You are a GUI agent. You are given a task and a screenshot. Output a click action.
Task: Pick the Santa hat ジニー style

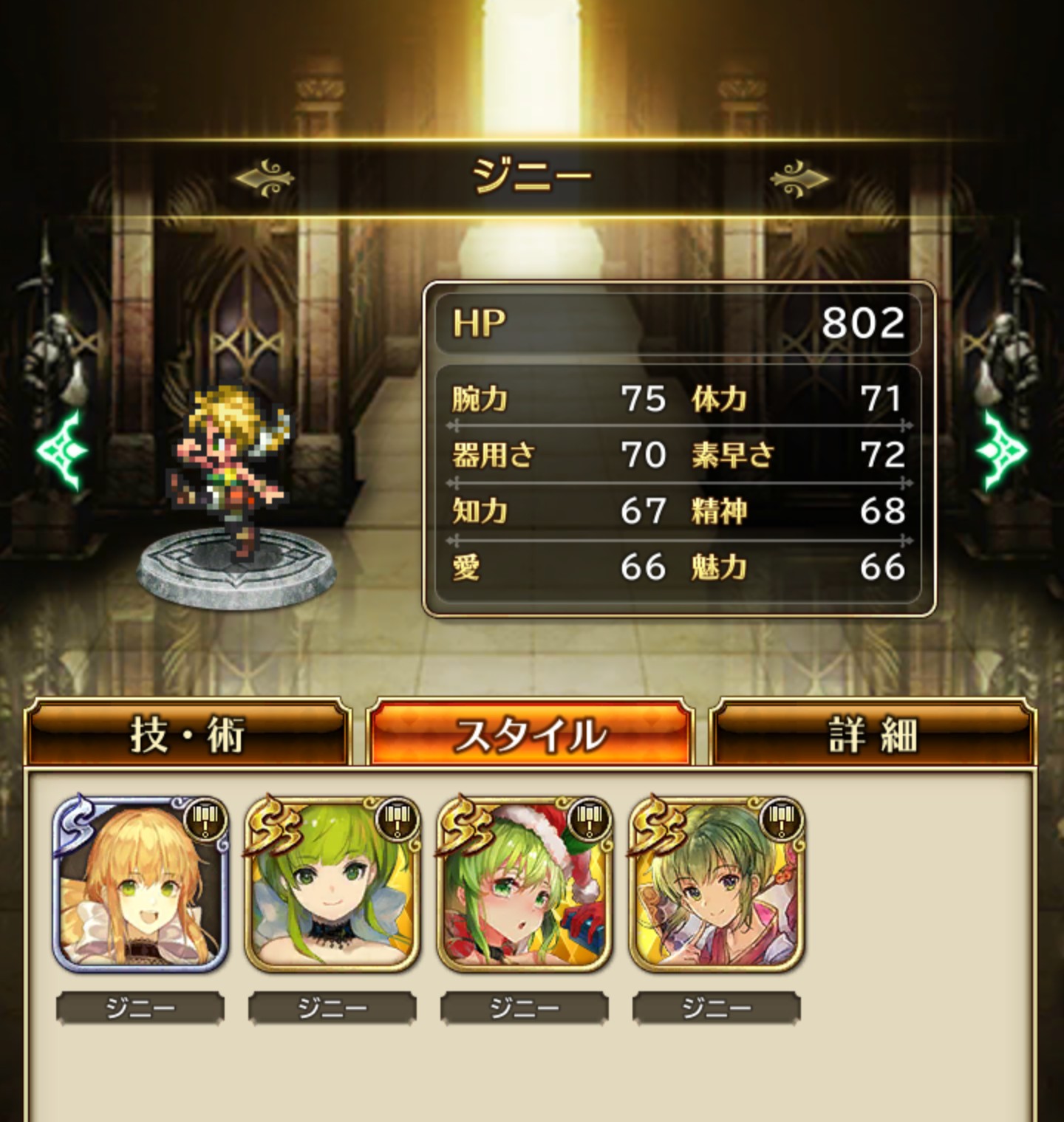tap(525, 884)
